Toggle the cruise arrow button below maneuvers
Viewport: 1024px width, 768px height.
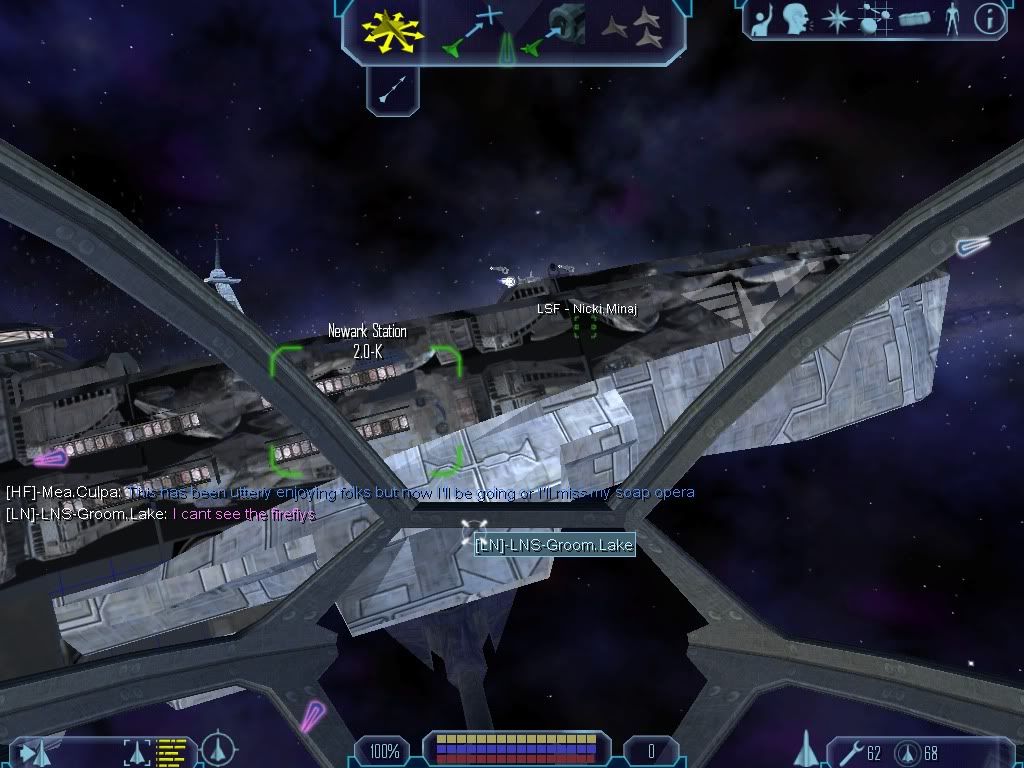click(393, 90)
